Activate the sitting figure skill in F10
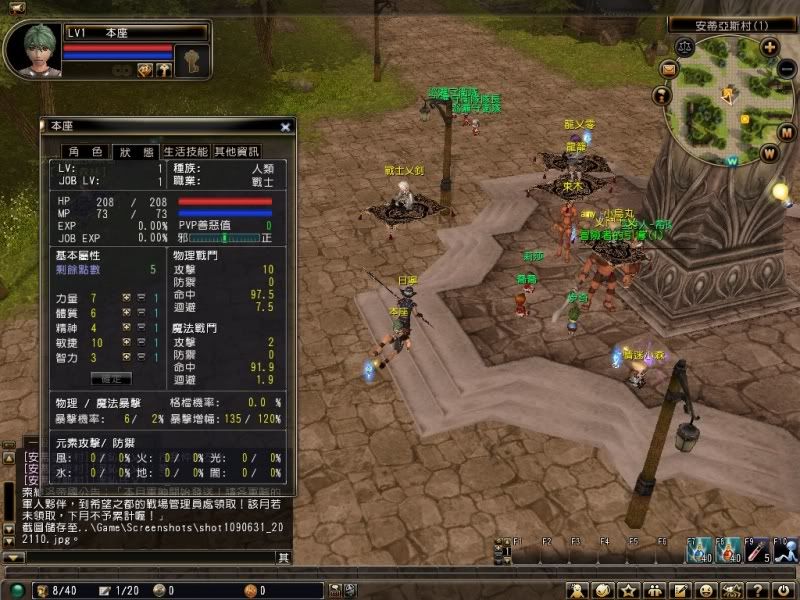This screenshot has height=600, width=800. (x=786, y=549)
